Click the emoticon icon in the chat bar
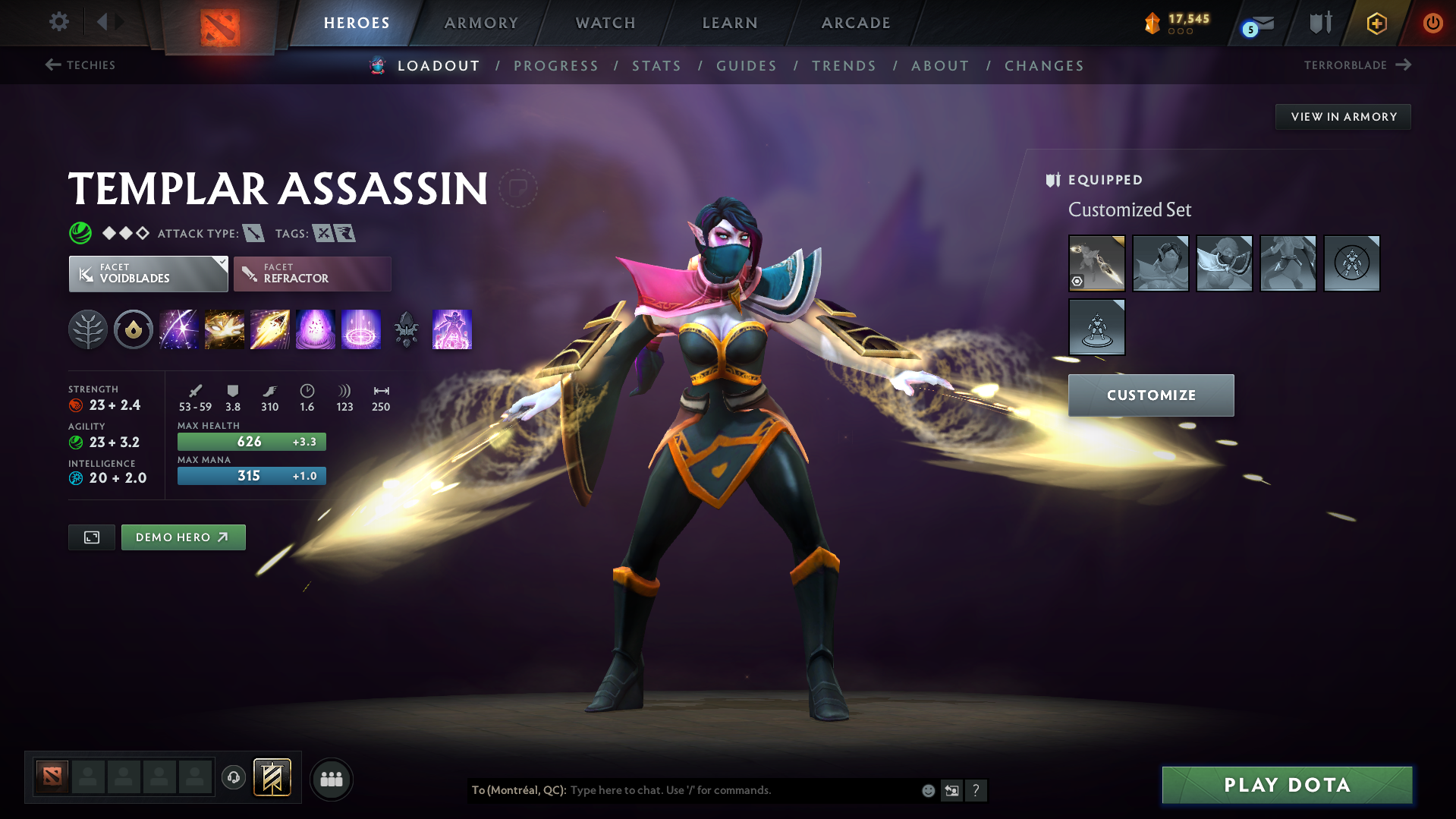The width and height of the screenshot is (1456, 819). 927,790
